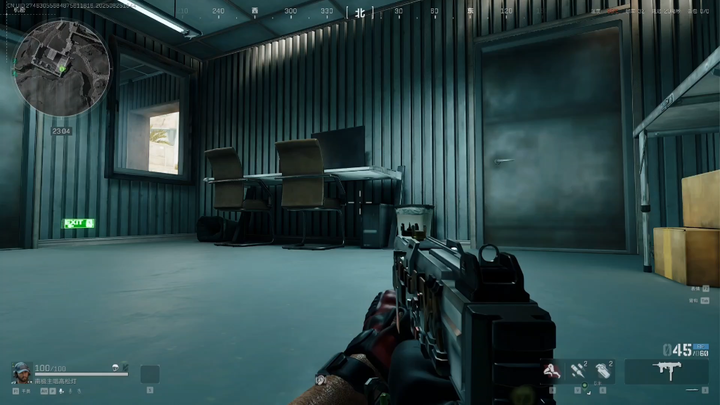Image resolution: width=720 pixels, height=405 pixels.
Task: Click the compass heading strip
Action: coord(360,12)
